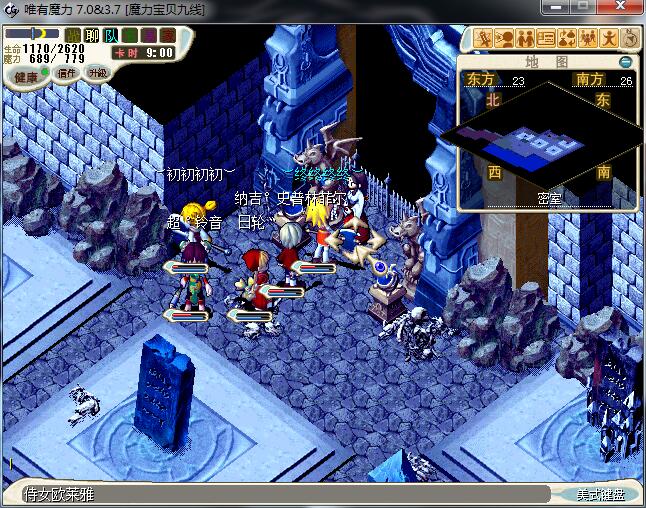The image size is (646, 508).
Task: Open the 健康 health status button
Action: pyautogui.click(x=26, y=76)
